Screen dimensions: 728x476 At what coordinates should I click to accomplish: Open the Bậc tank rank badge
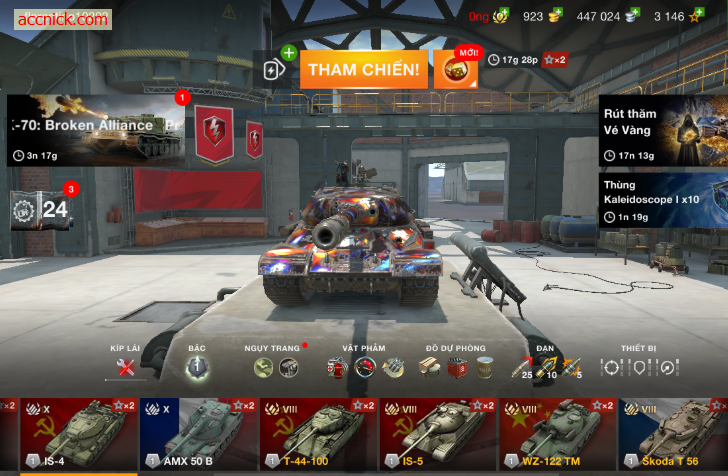click(x=197, y=367)
